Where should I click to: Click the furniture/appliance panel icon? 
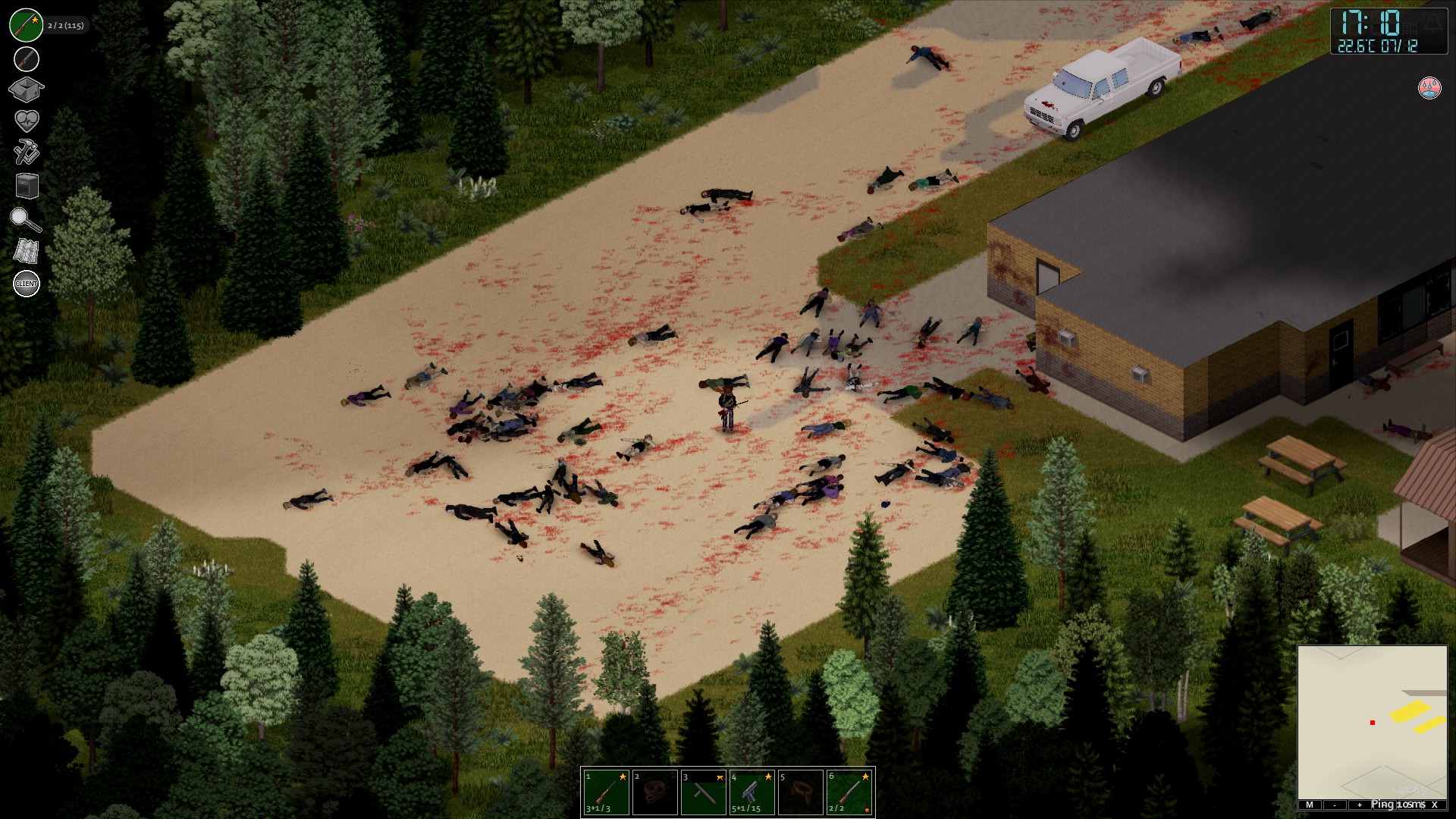point(26,184)
